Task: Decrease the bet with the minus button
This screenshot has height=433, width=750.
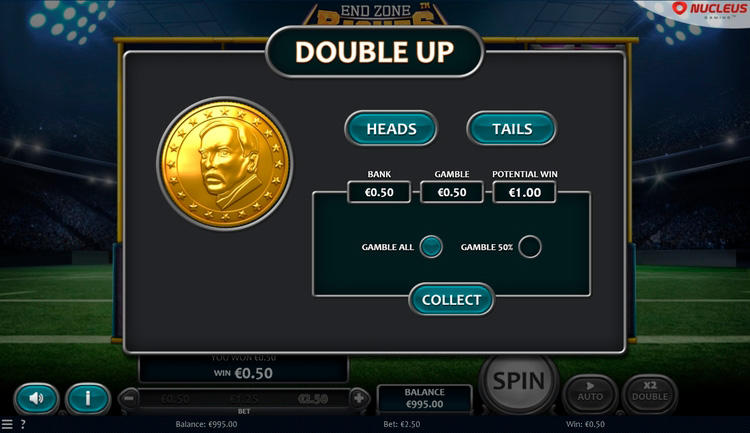Action: (128, 398)
